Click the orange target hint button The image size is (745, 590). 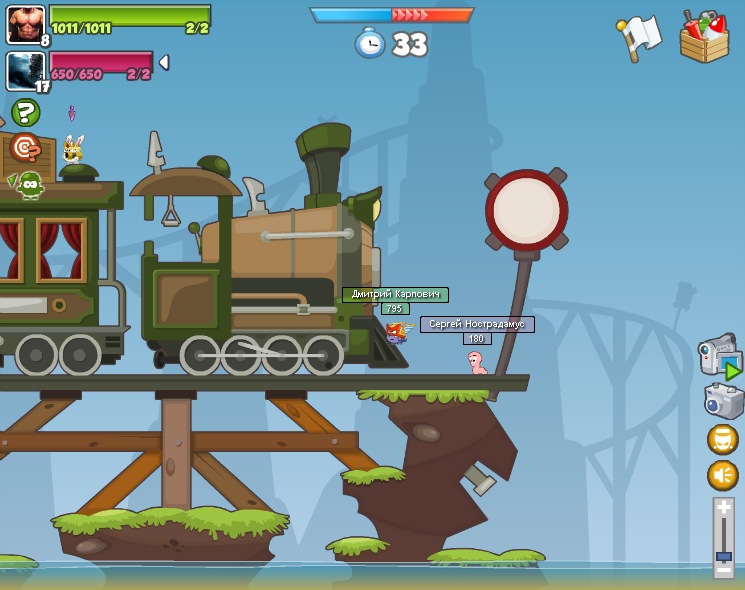pyautogui.click(x=25, y=148)
